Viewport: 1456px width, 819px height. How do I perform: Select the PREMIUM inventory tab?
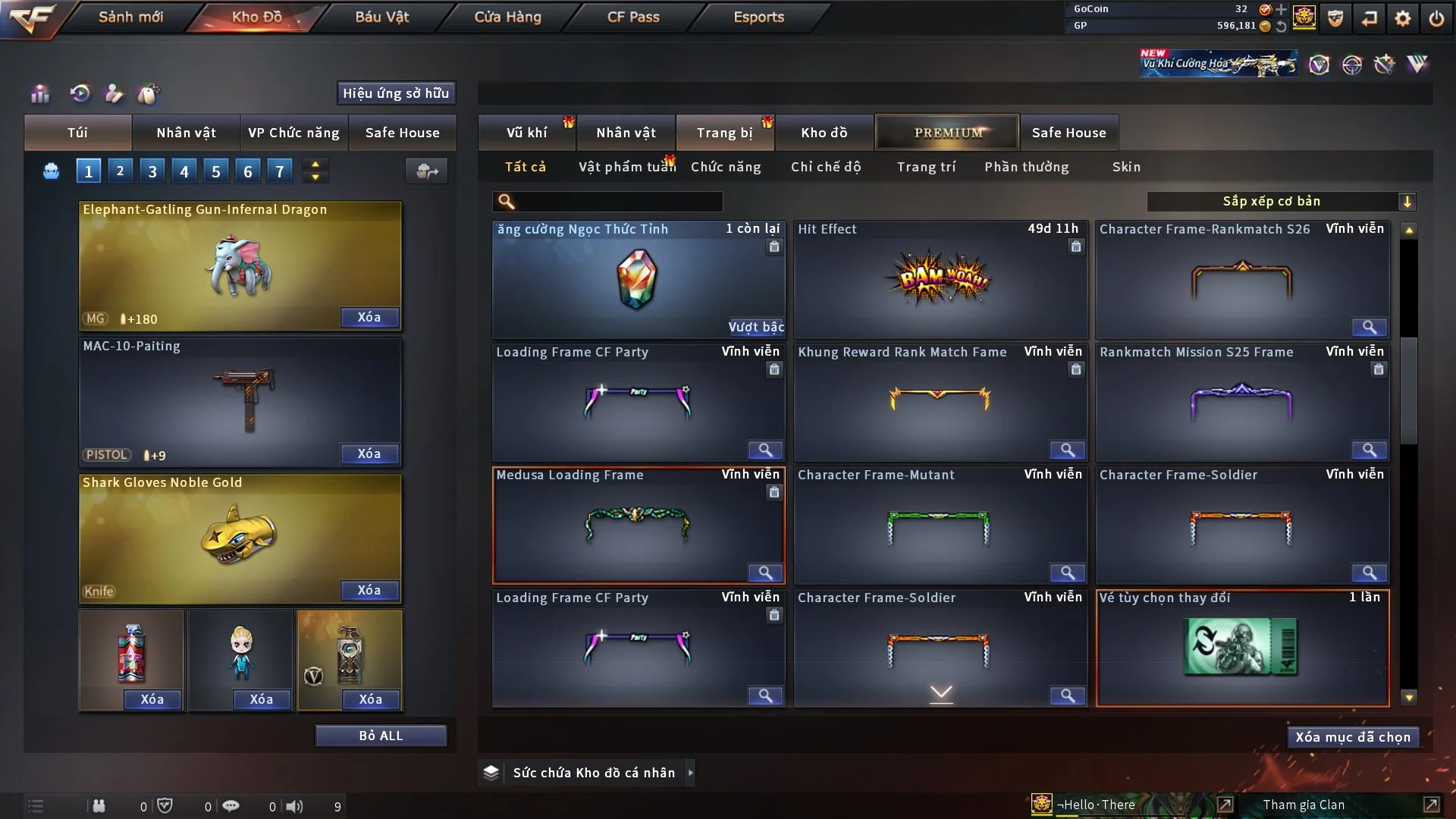(947, 133)
